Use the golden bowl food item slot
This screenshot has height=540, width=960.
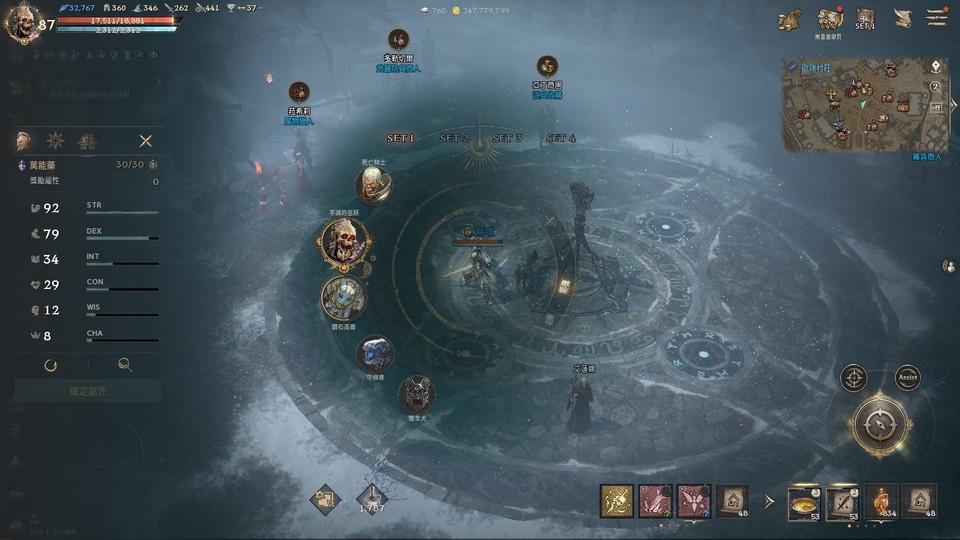804,501
